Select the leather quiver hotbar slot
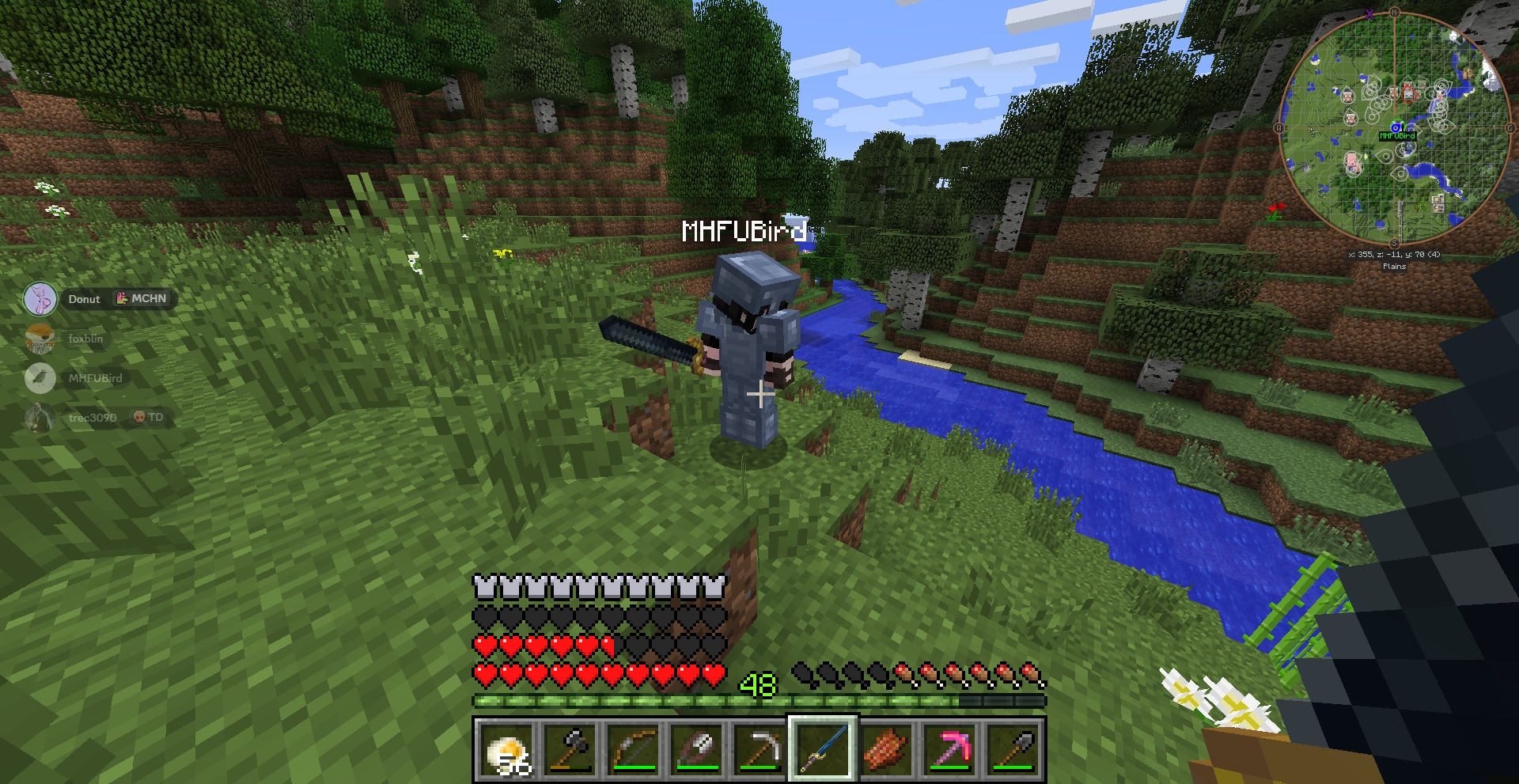Viewport: 1519px width, 784px height. coord(696,749)
